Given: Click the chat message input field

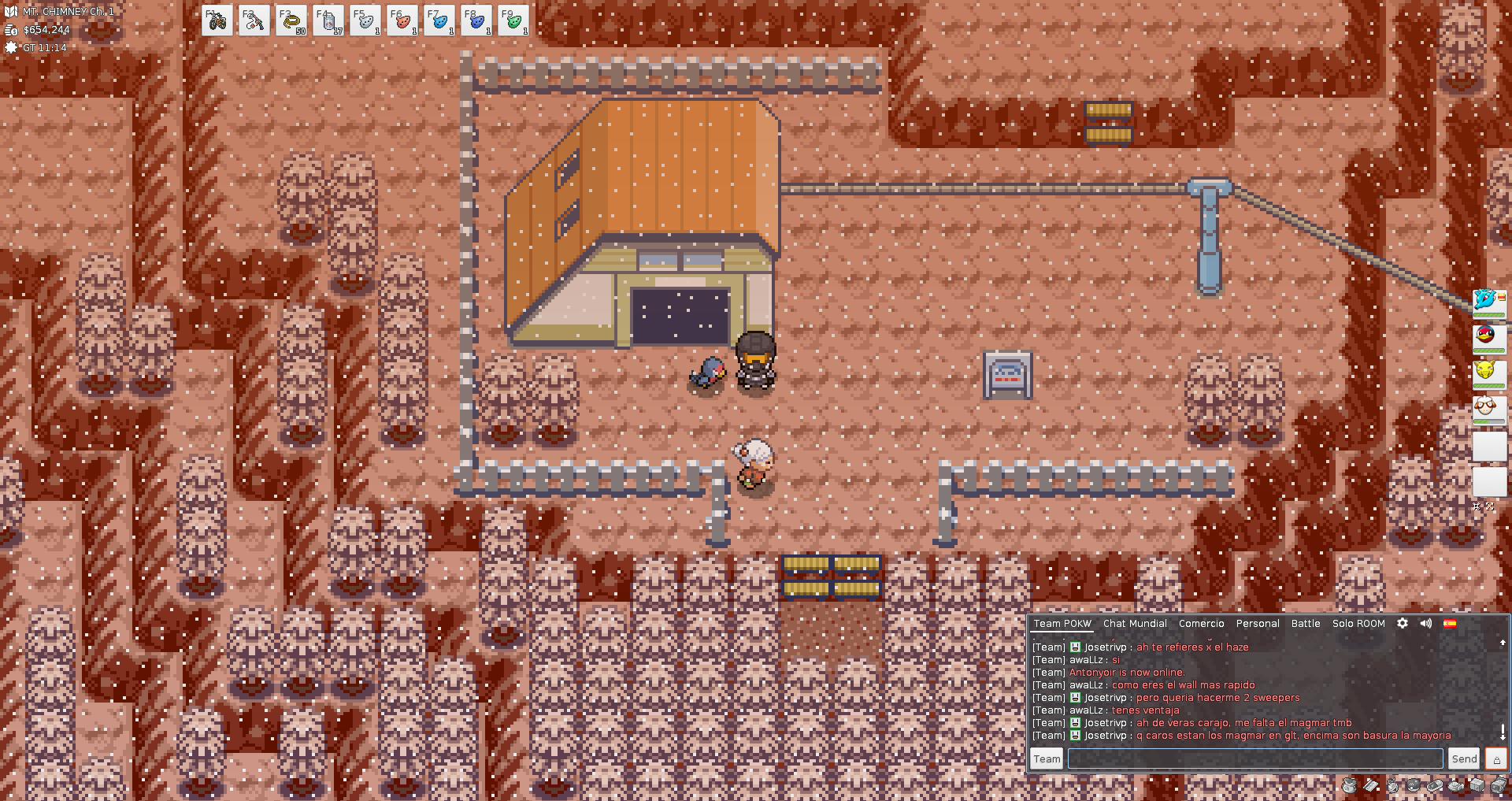Looking at the screenshot, I should pos(1255,758).
